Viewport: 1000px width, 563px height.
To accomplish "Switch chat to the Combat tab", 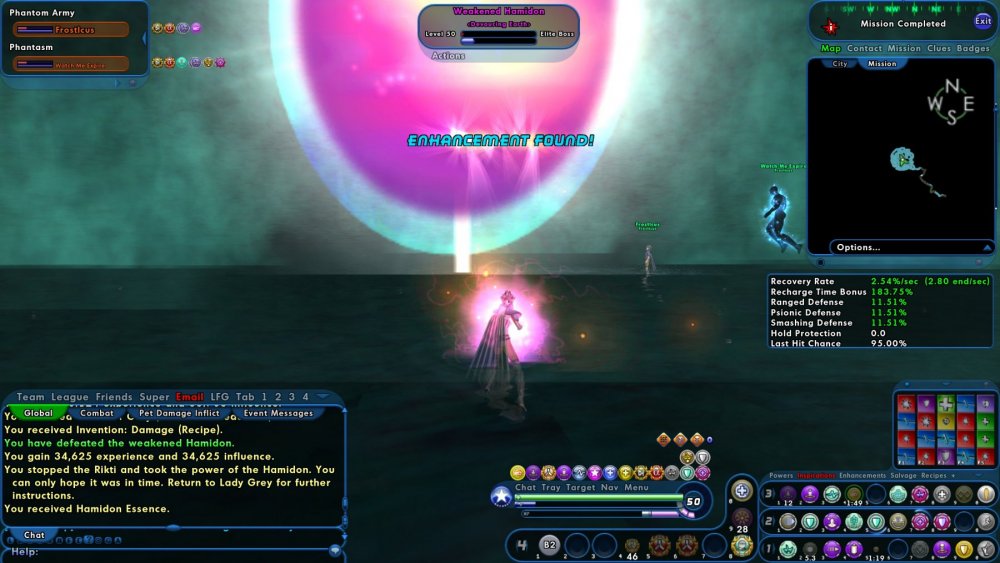I will pyautogui.click(x=97, y=413).
